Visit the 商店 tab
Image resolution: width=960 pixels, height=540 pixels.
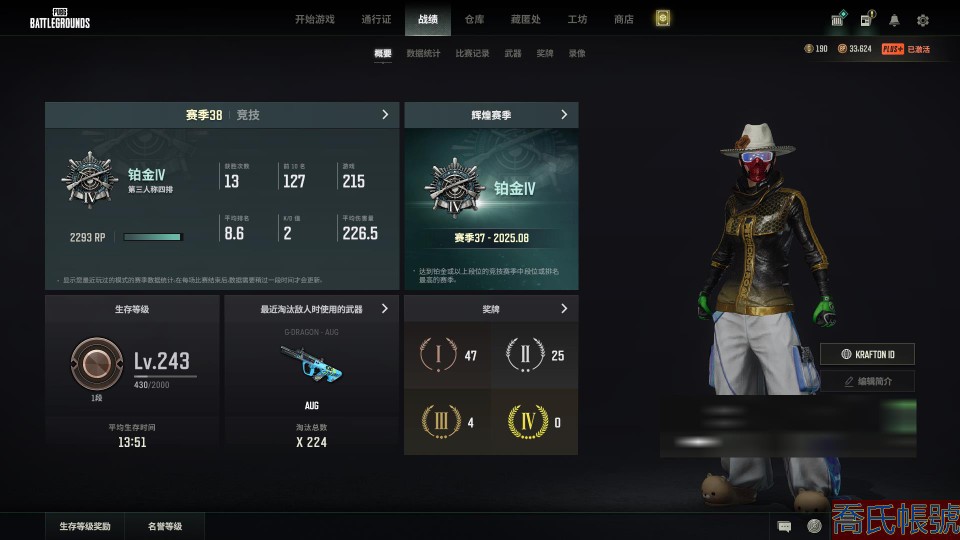[x=624, y=19]
